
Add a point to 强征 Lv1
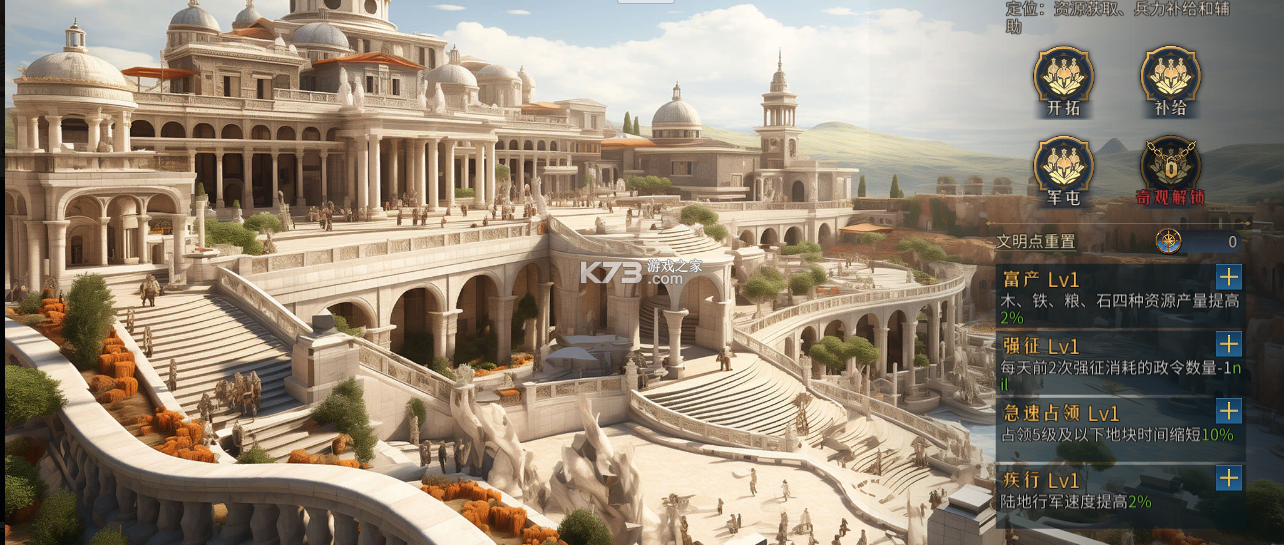(1228, 345)
